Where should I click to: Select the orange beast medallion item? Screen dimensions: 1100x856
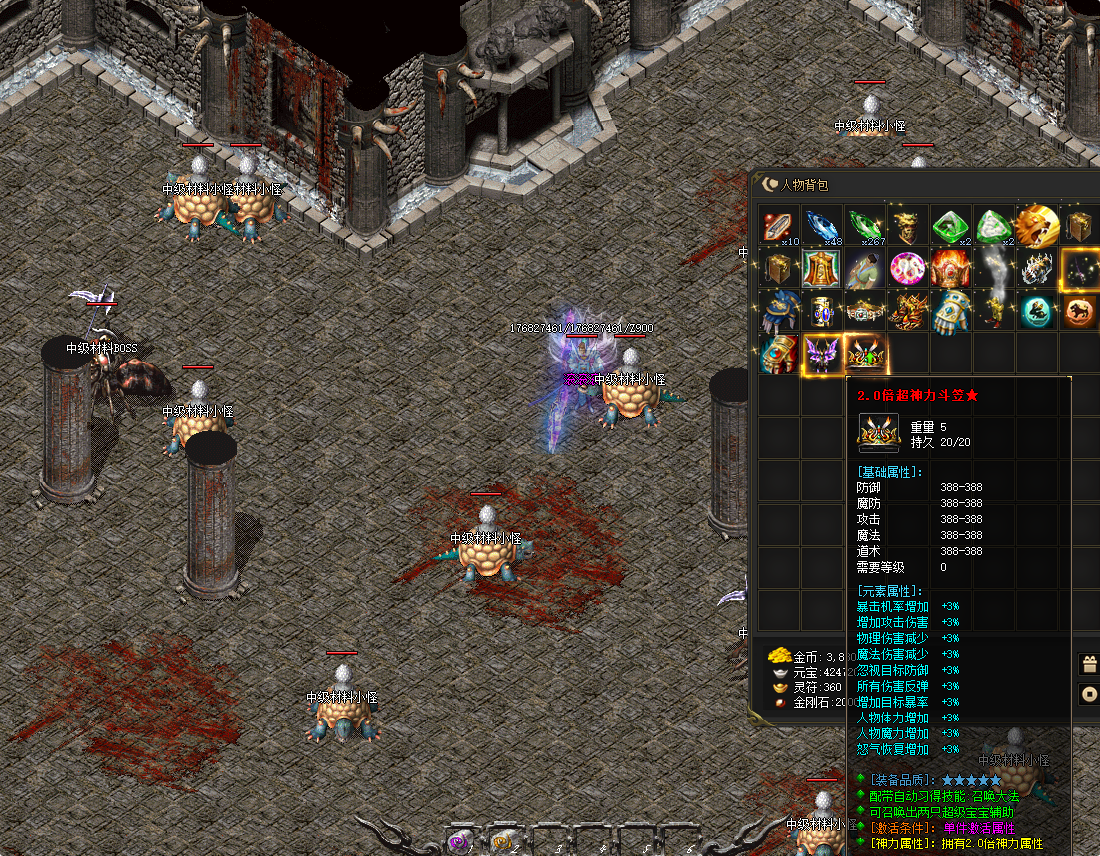coord(1079,312)
